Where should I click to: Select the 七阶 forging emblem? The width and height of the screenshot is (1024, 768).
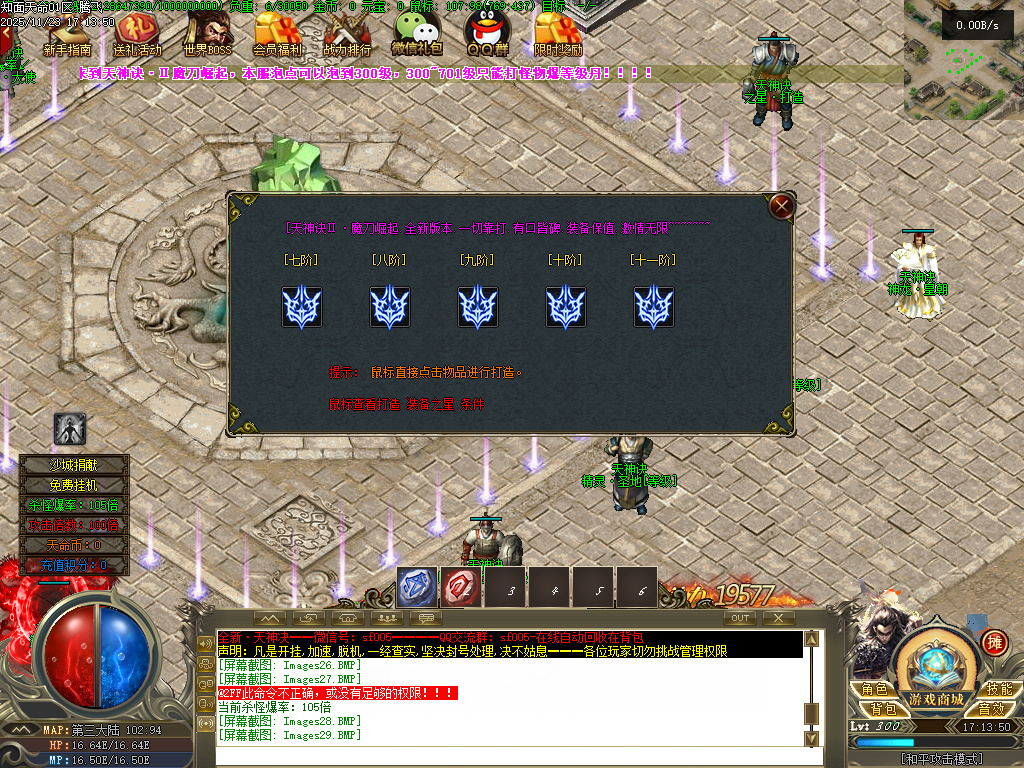point(301,307)
